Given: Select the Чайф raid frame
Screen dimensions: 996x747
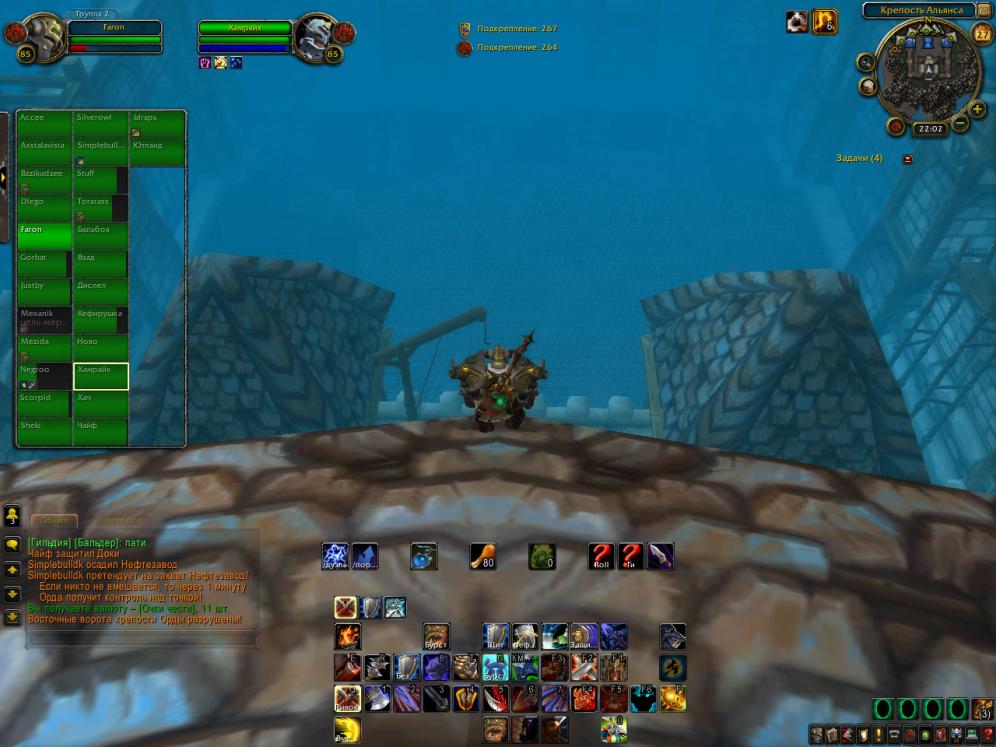Looking at the screenshot, I should click(100, 432).
